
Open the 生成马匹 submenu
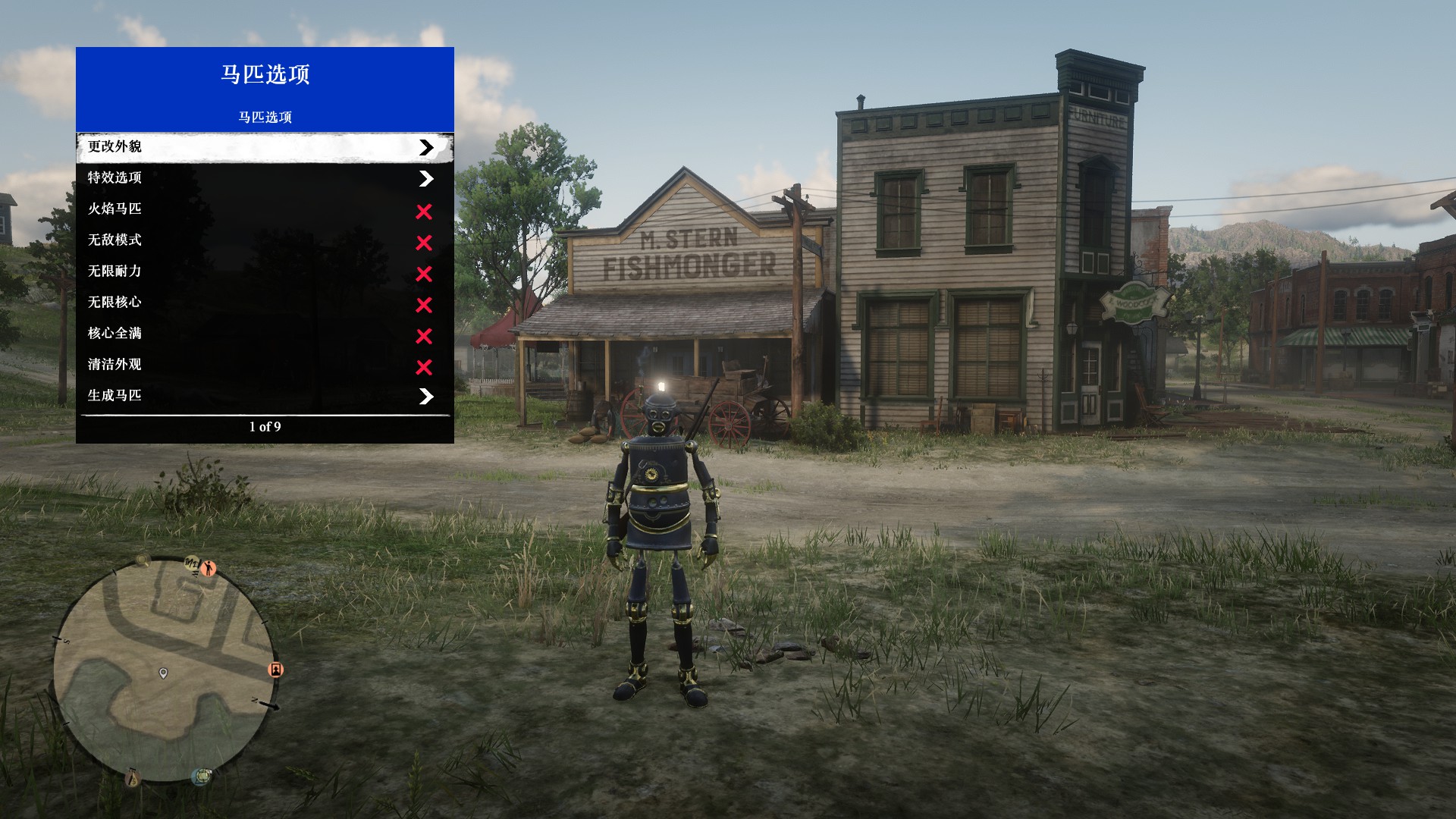pyautogui.click(x=265, y=396)
